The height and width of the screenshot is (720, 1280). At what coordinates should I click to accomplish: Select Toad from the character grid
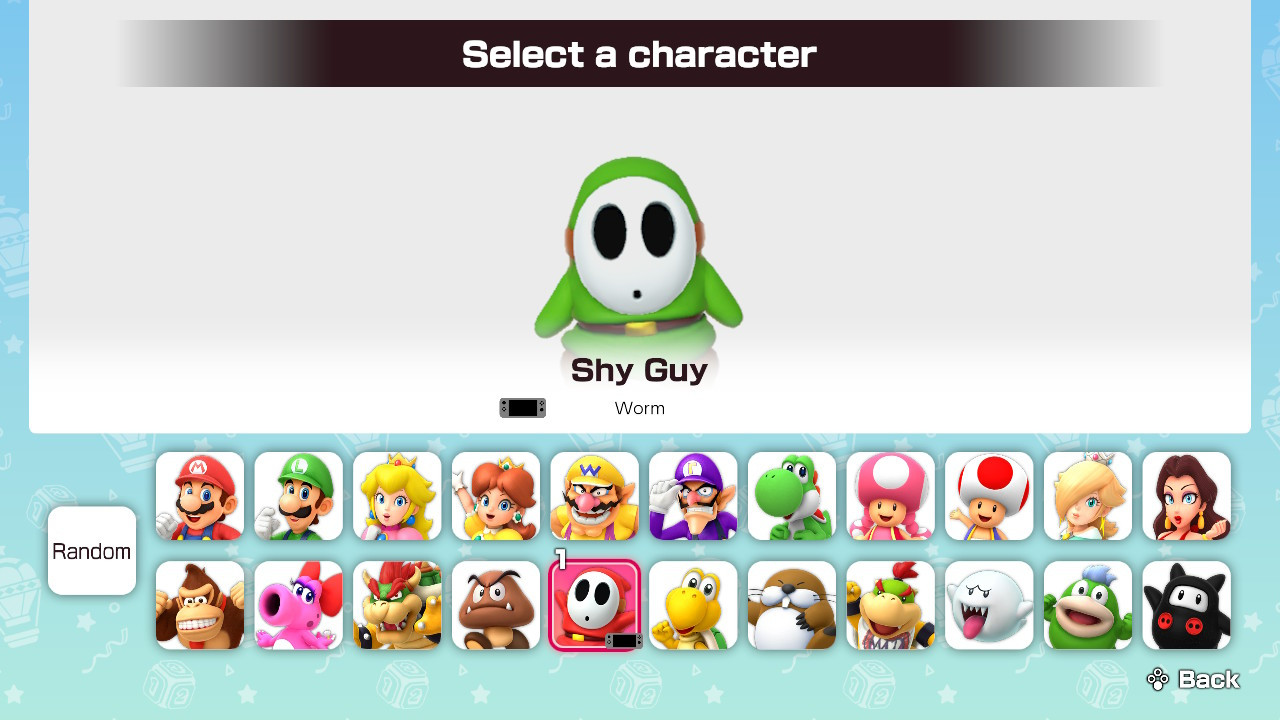pyautogui.click(x=989, y=497)
